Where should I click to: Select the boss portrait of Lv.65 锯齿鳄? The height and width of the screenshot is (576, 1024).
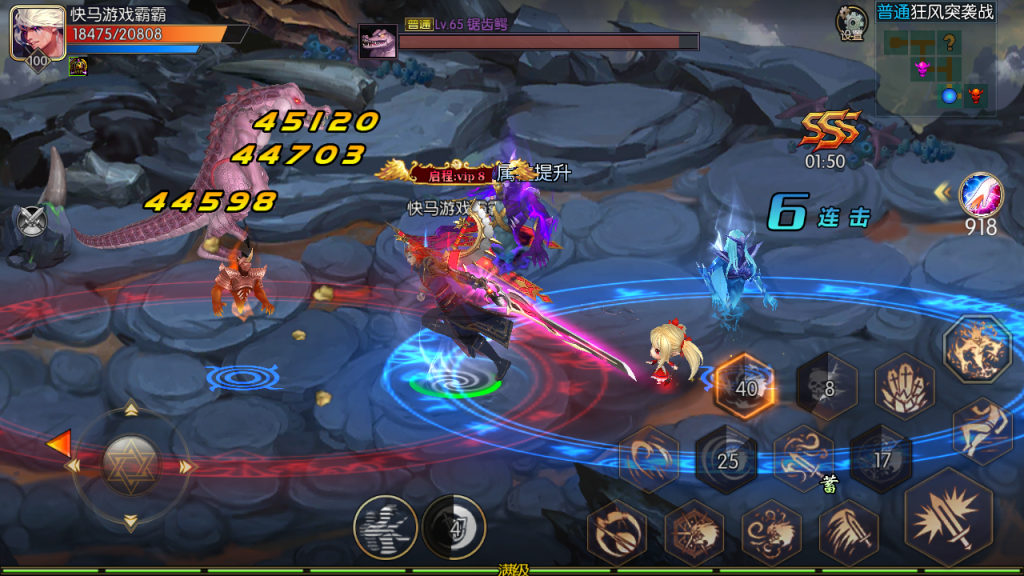tap(378, 42)
